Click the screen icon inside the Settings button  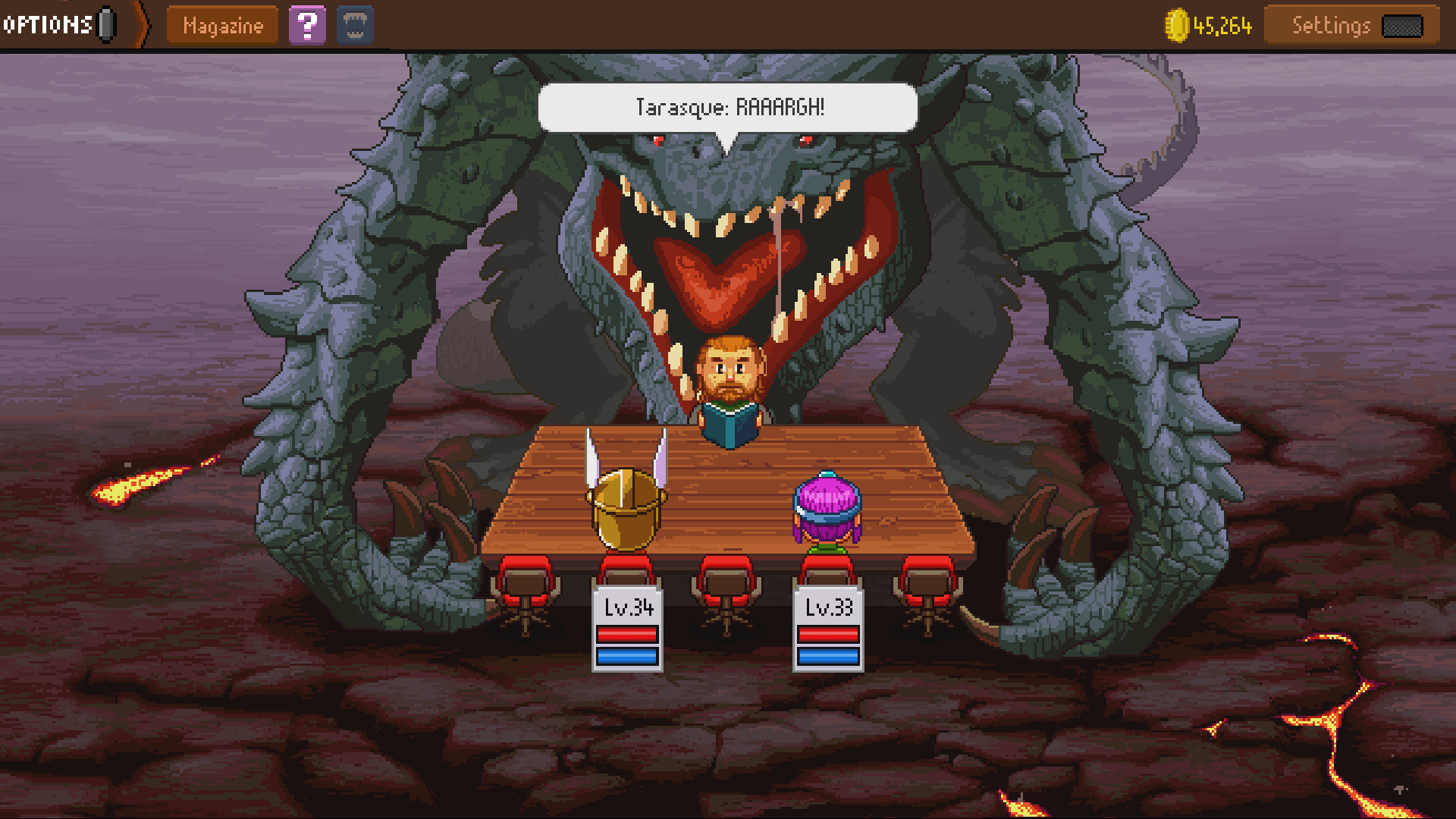[x=1404, y=25]
